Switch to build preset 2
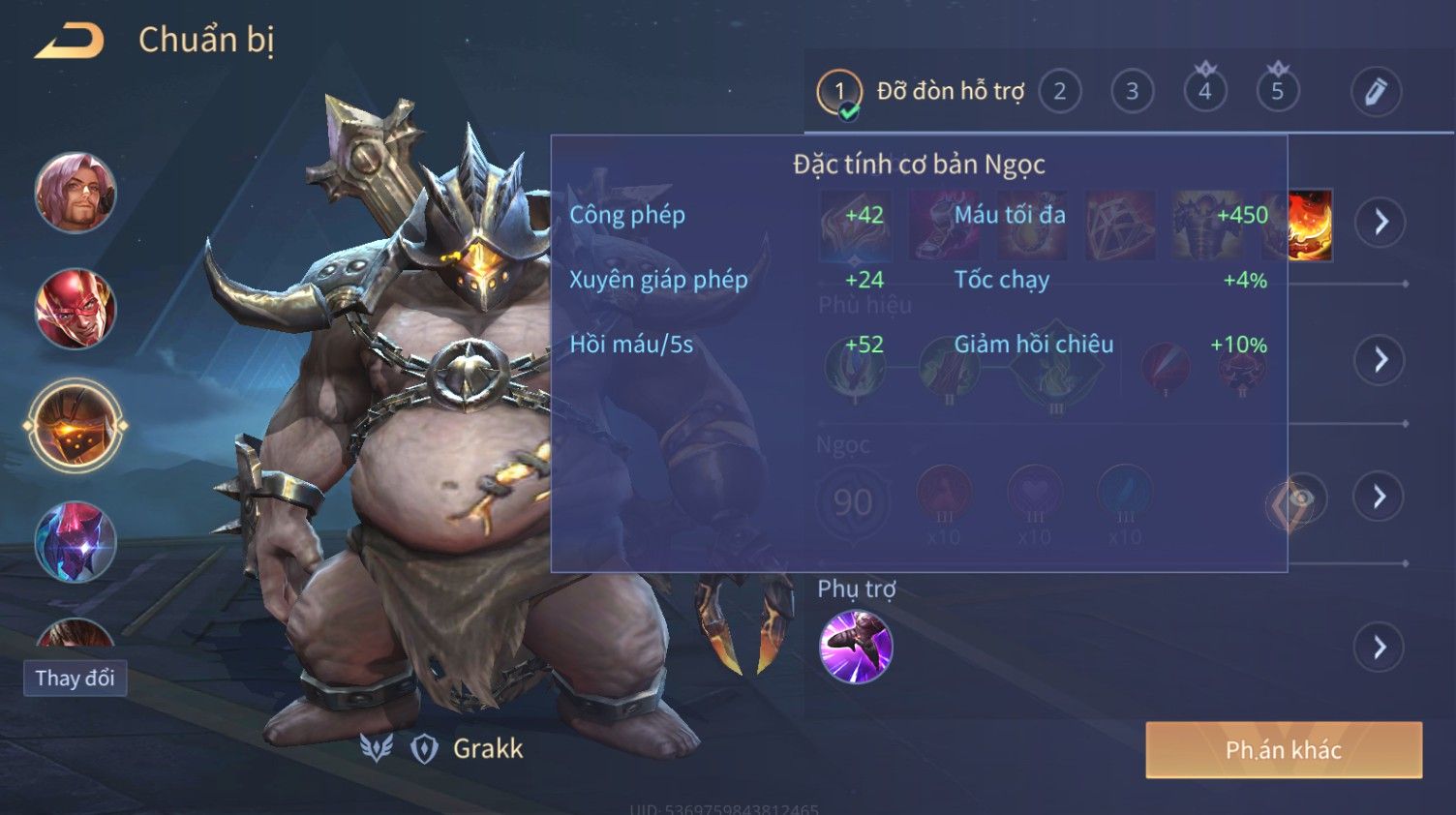This screenshot has width=1456, height=815. click(1059, 92)
